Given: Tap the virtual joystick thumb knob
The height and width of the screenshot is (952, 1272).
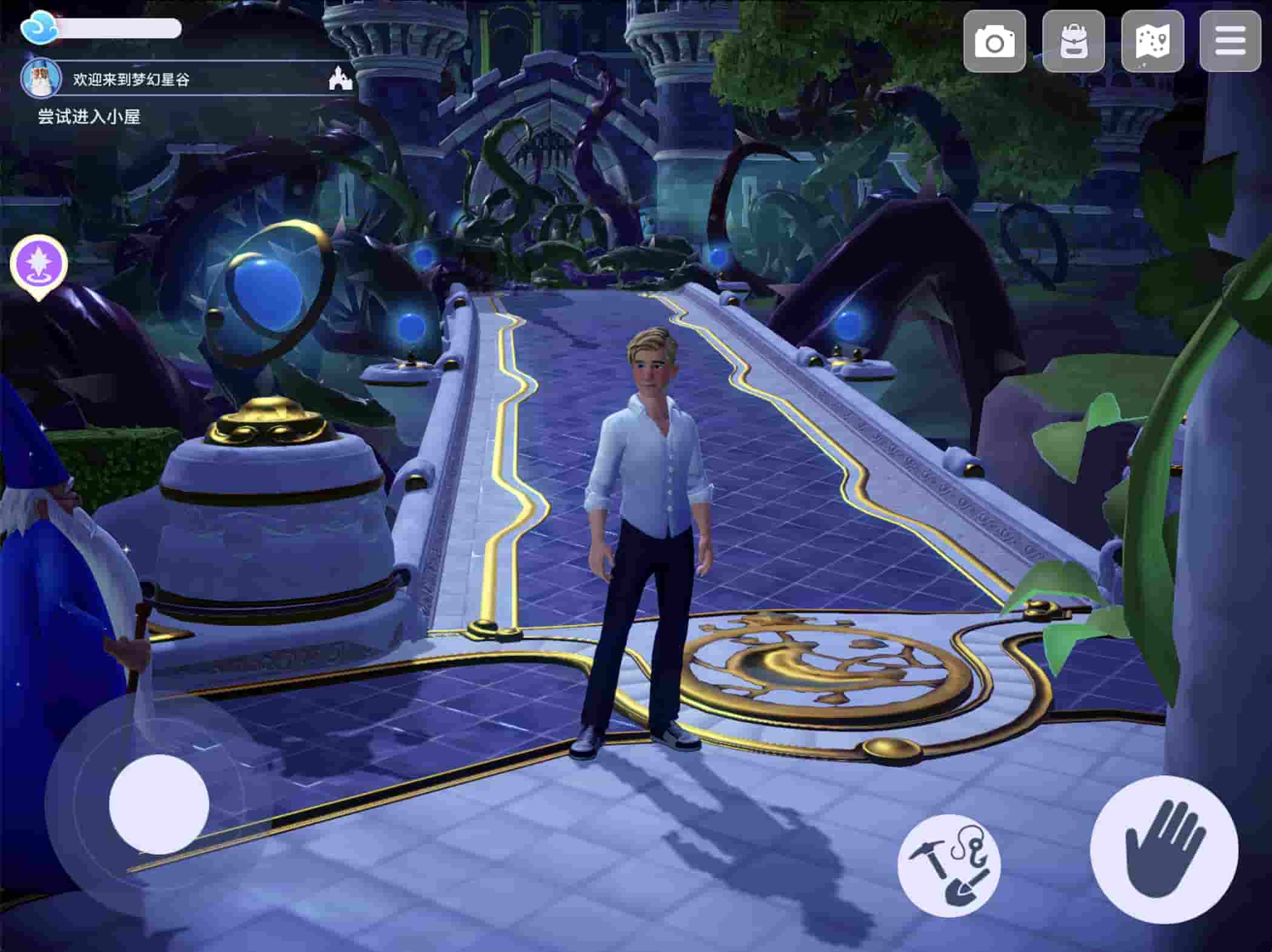Looking at the screenshot, I should point(159,804).
